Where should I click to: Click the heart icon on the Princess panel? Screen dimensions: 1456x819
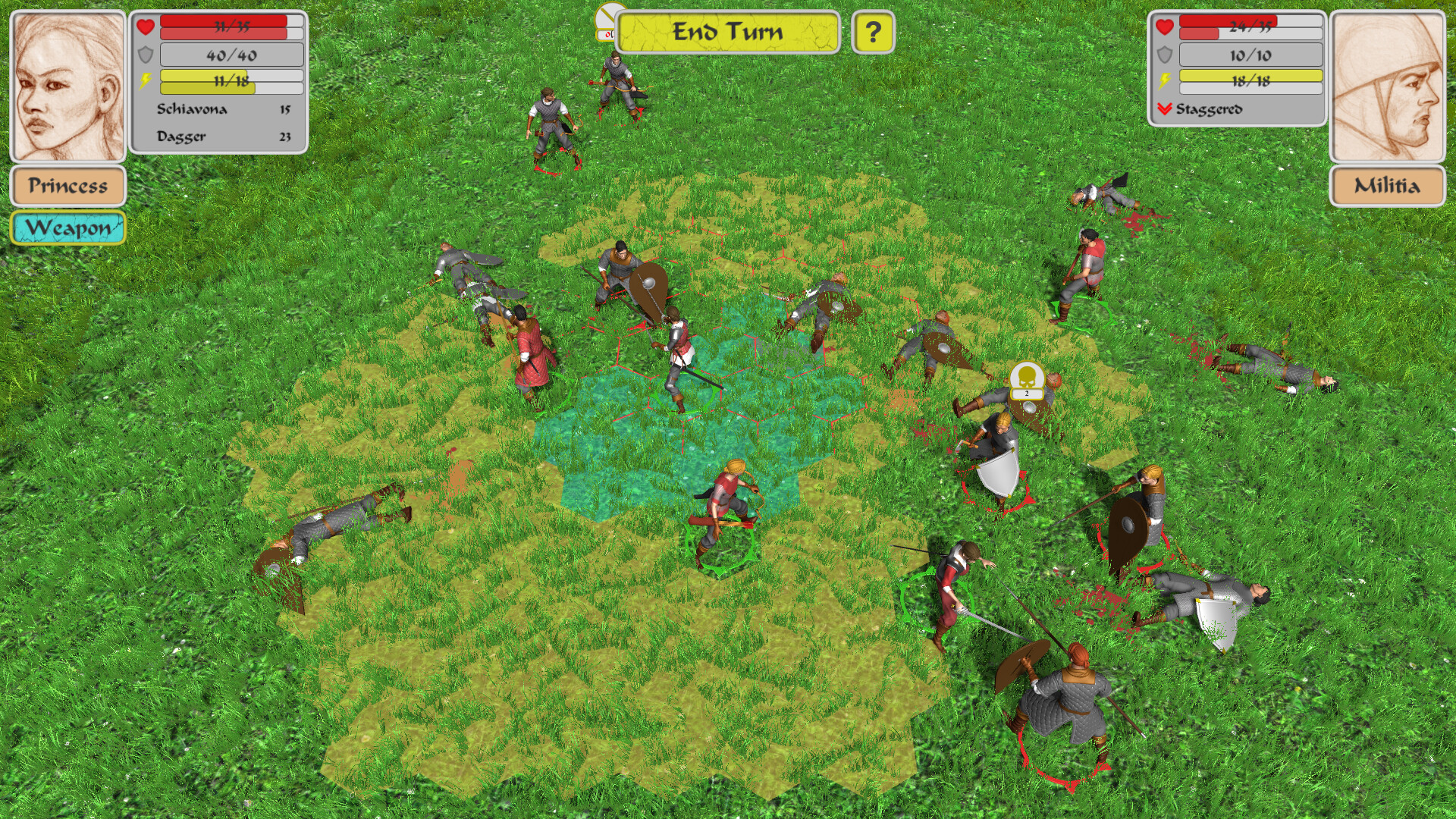(x=144, y=26)
